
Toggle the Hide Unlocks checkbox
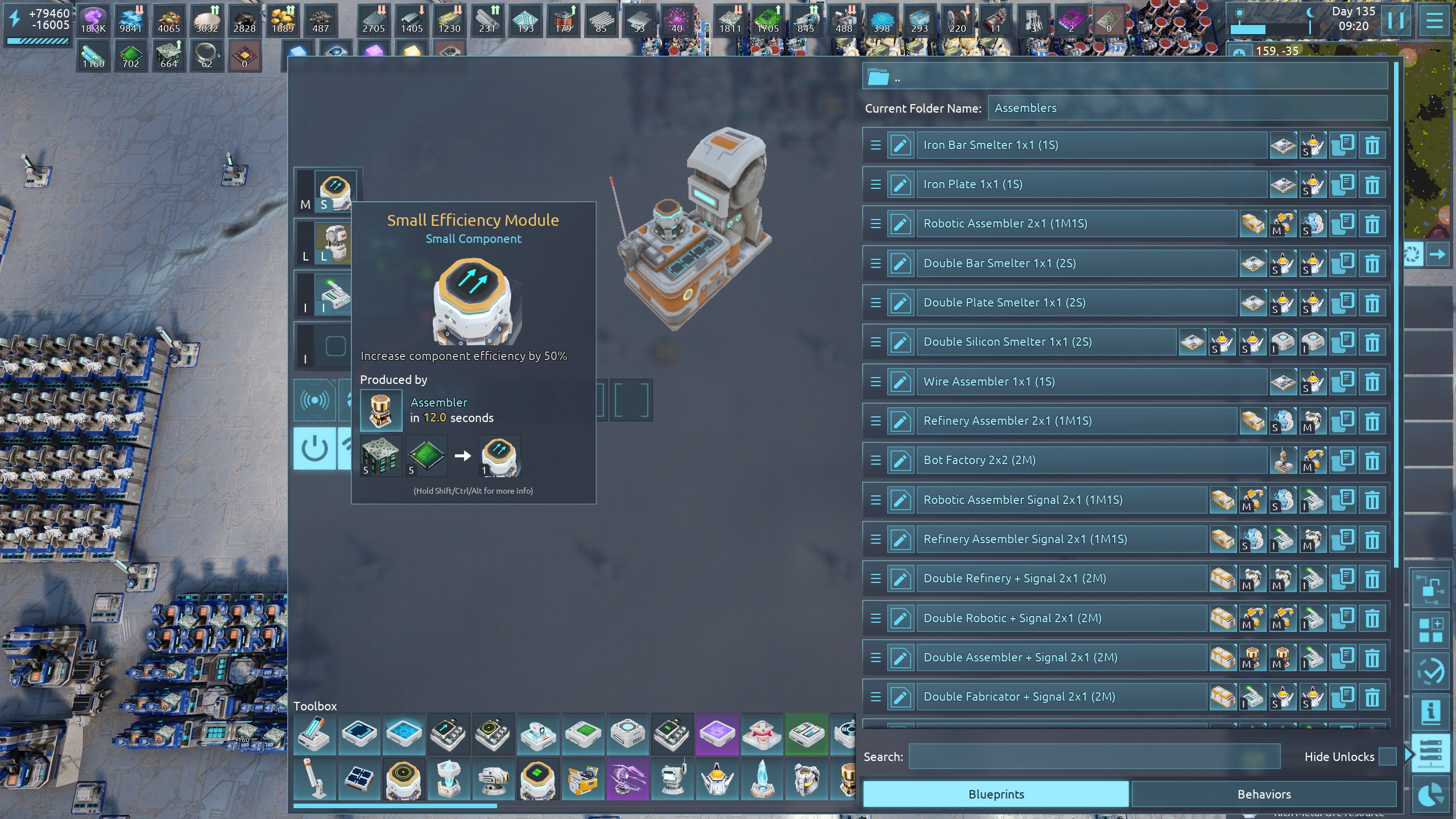1388,756
